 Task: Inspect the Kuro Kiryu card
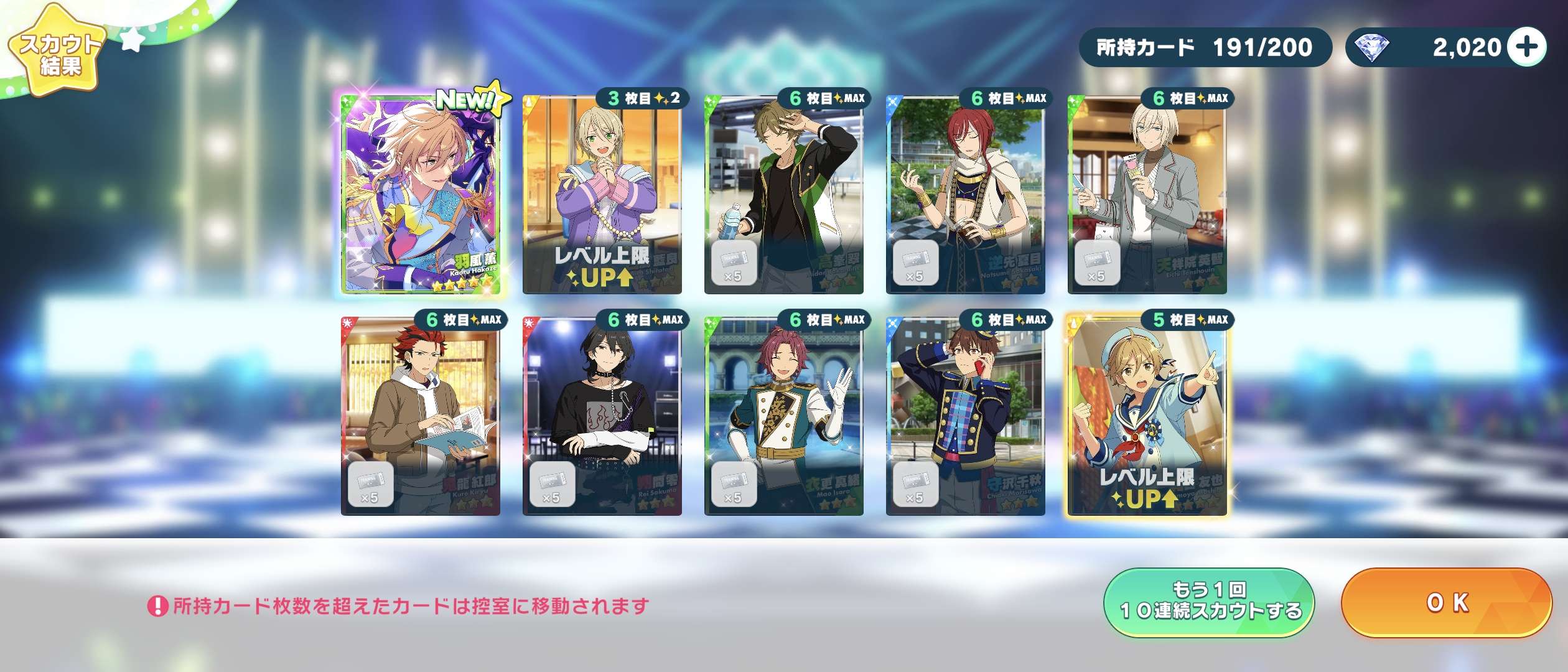click(421, 416)
